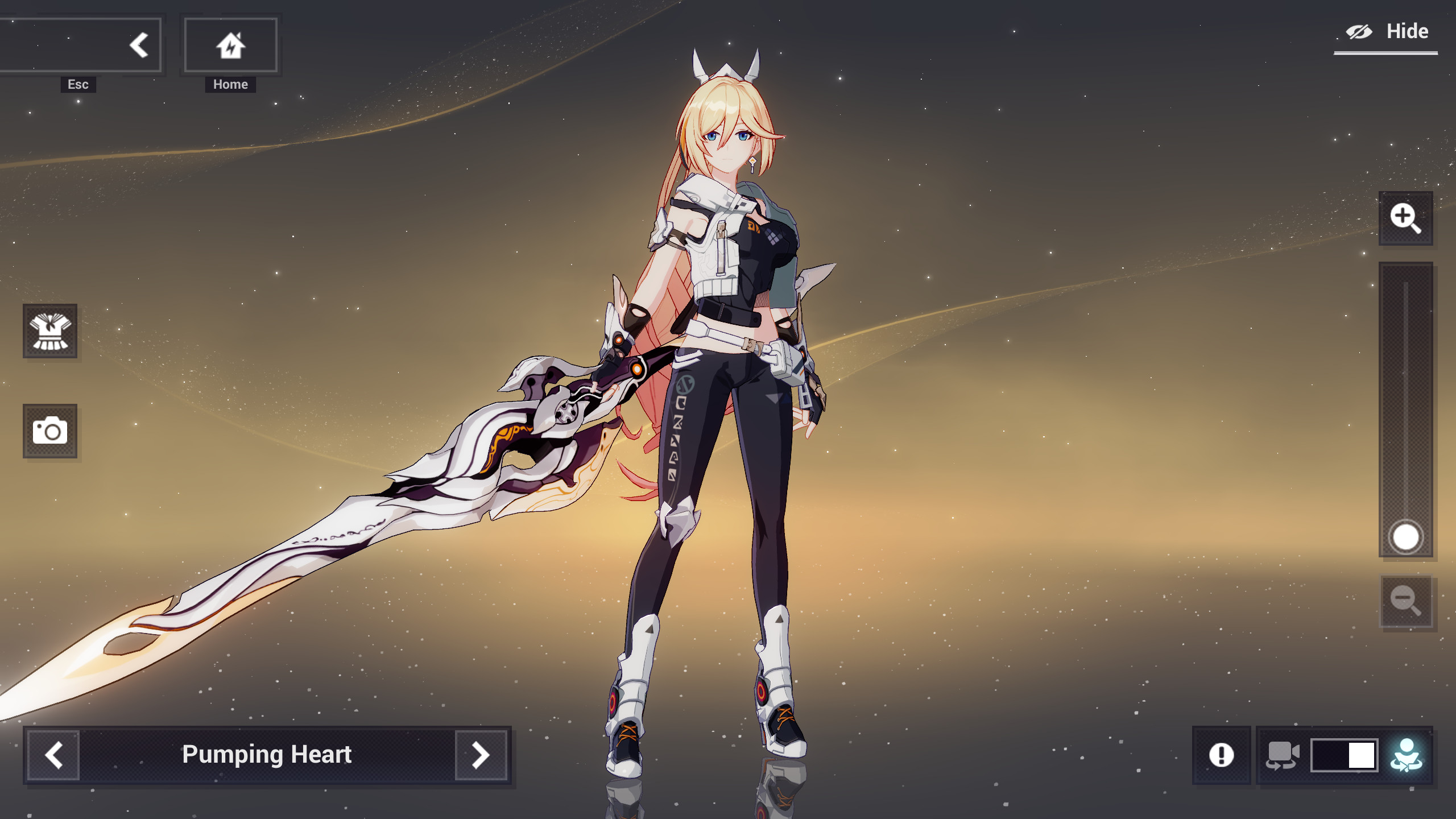Select the Pumping Heart outfit label
Viewport: 1456px width, 819px height.
click(267, 755)
